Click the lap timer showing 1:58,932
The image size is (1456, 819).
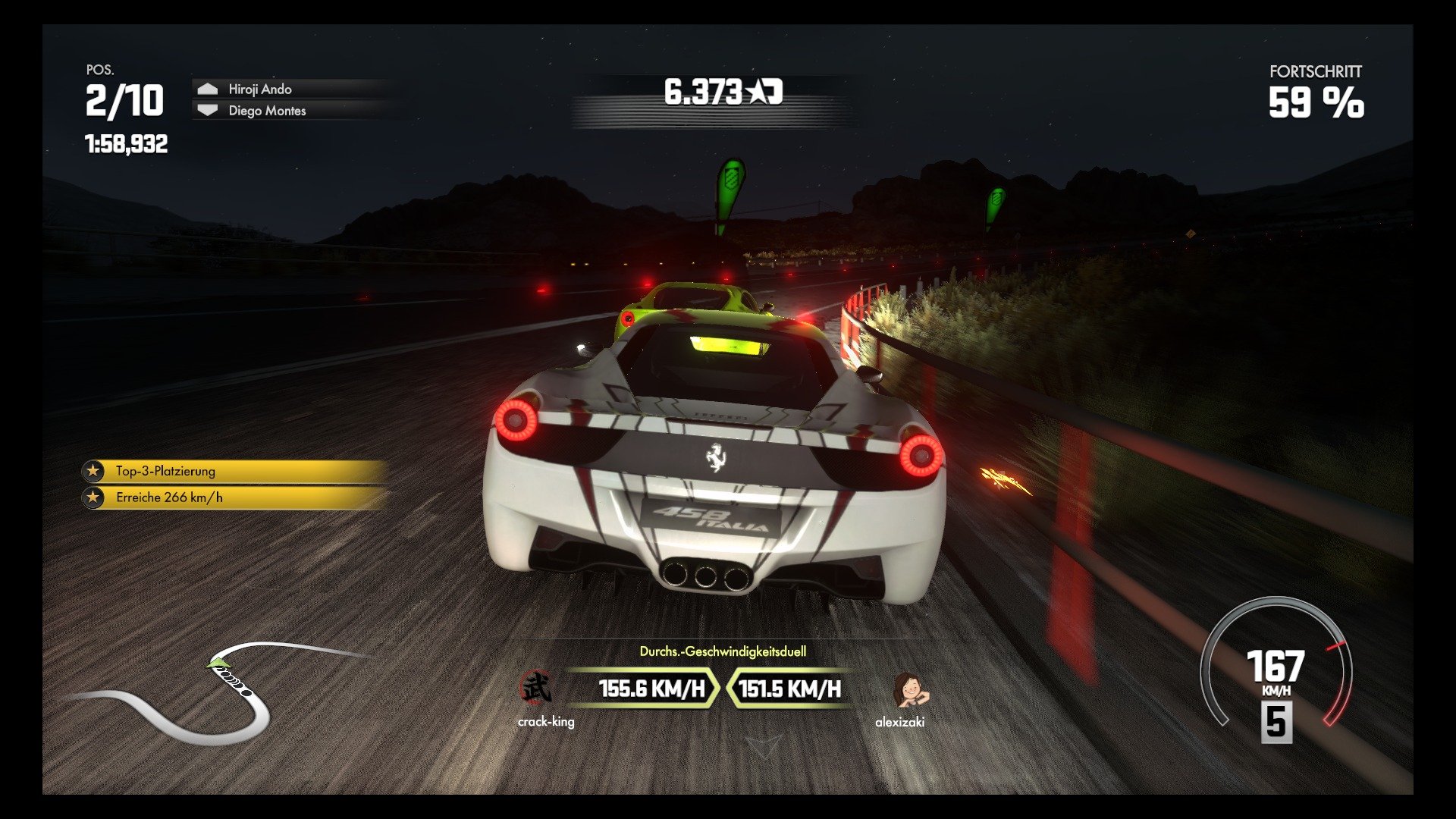(x=125, y=140)
